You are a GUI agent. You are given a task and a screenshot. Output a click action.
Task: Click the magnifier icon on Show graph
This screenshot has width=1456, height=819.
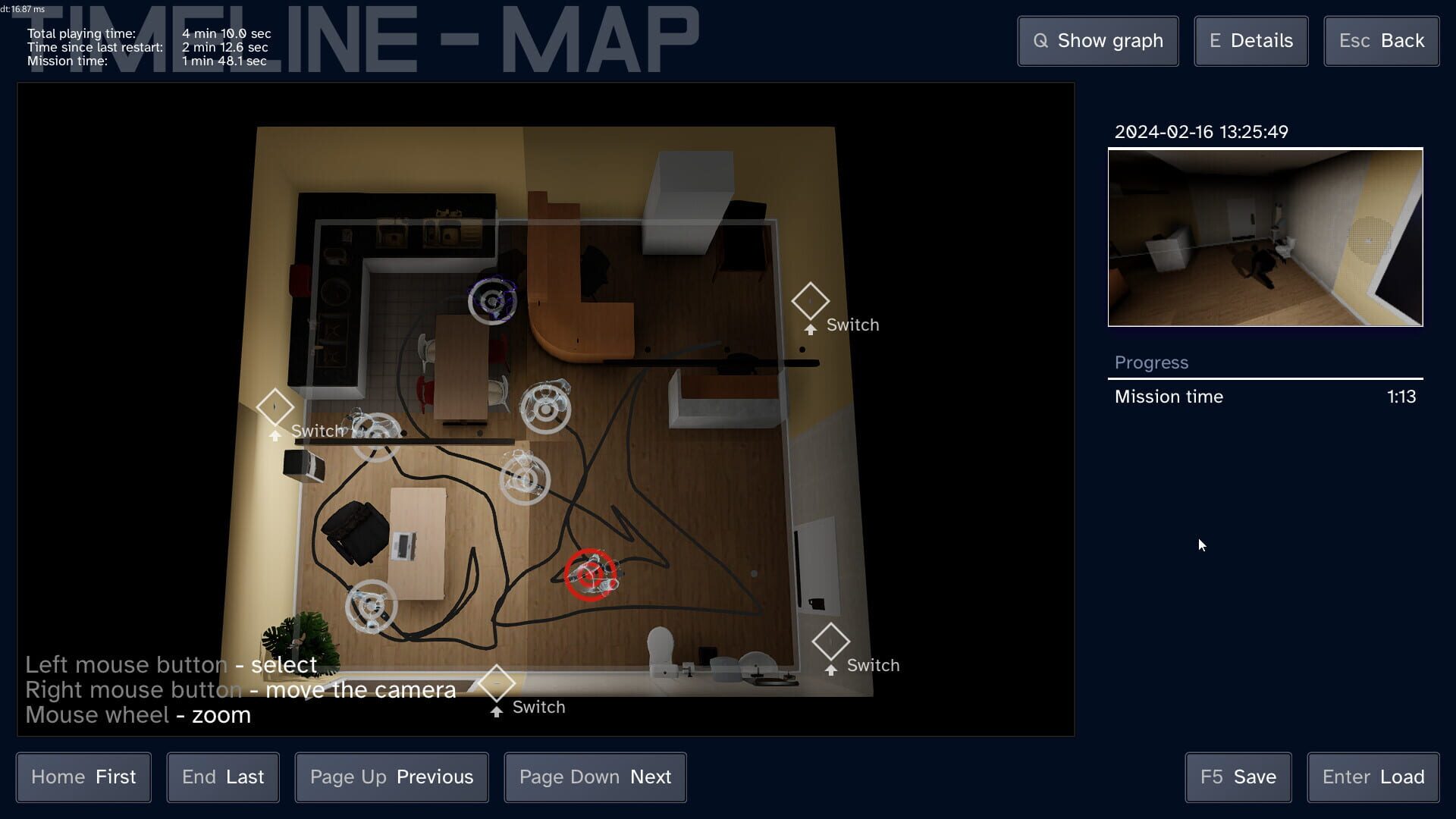click(1041, 41)
